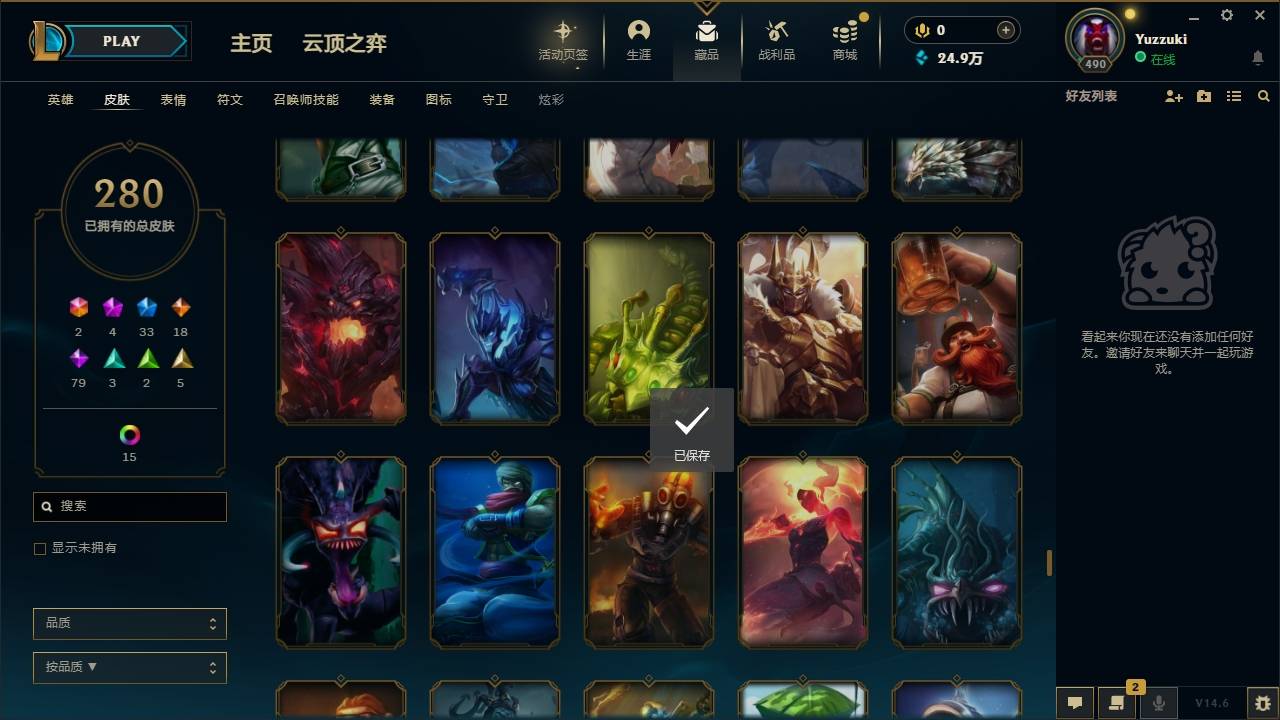Expand the friend list view options menu
1280x720 pixels.
coord(1234,96)
